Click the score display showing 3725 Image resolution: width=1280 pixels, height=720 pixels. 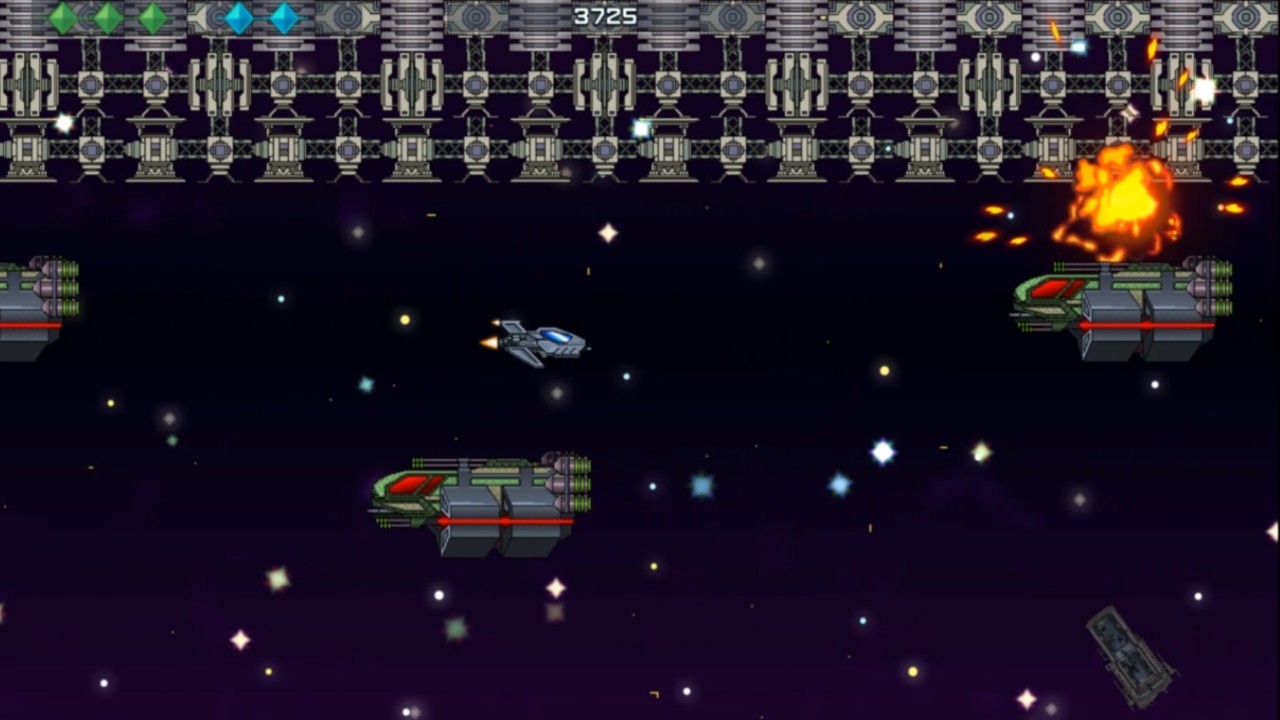[x=608, y=15]
